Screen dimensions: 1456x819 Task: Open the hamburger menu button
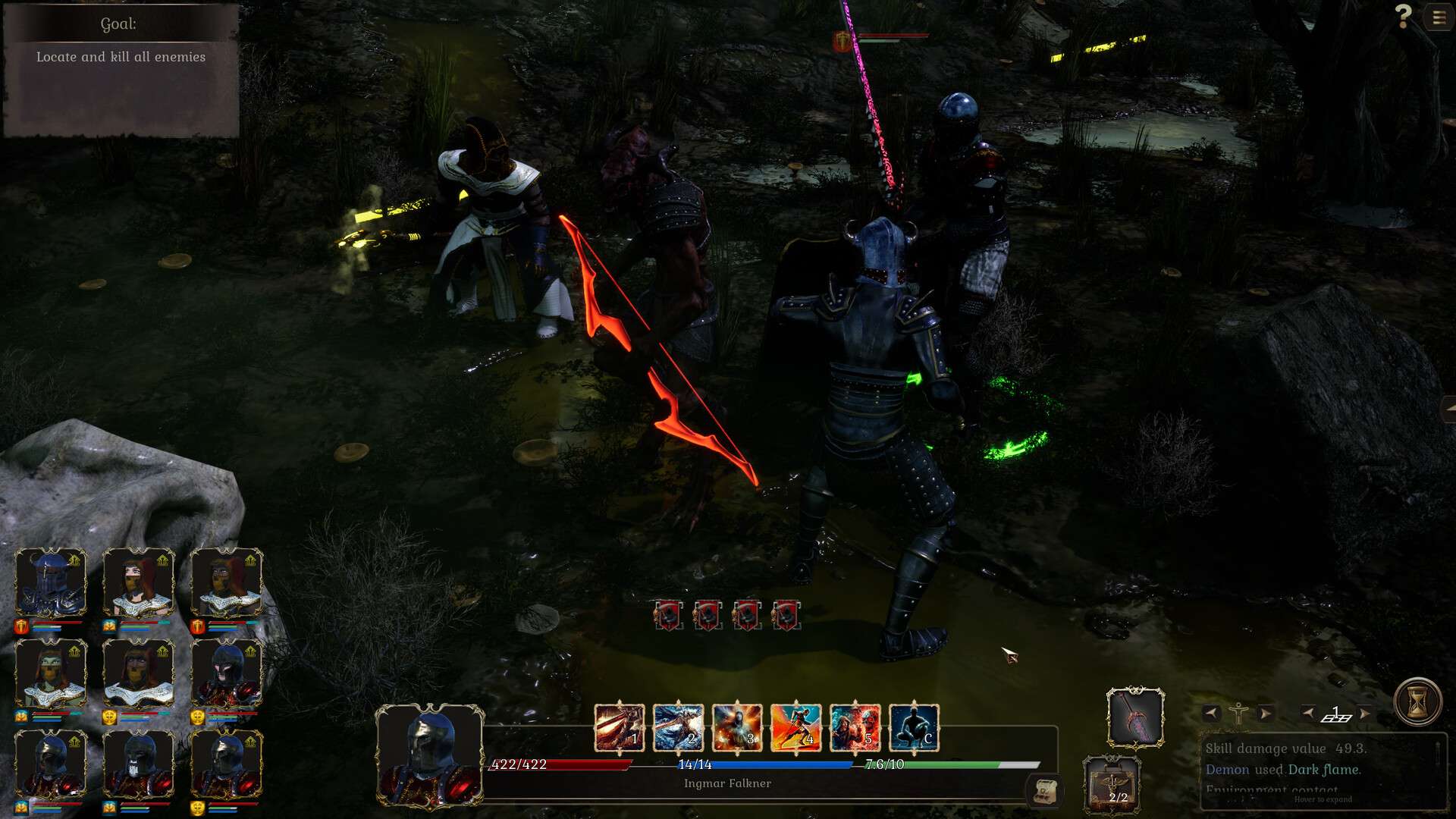[x=1439, y=17]
